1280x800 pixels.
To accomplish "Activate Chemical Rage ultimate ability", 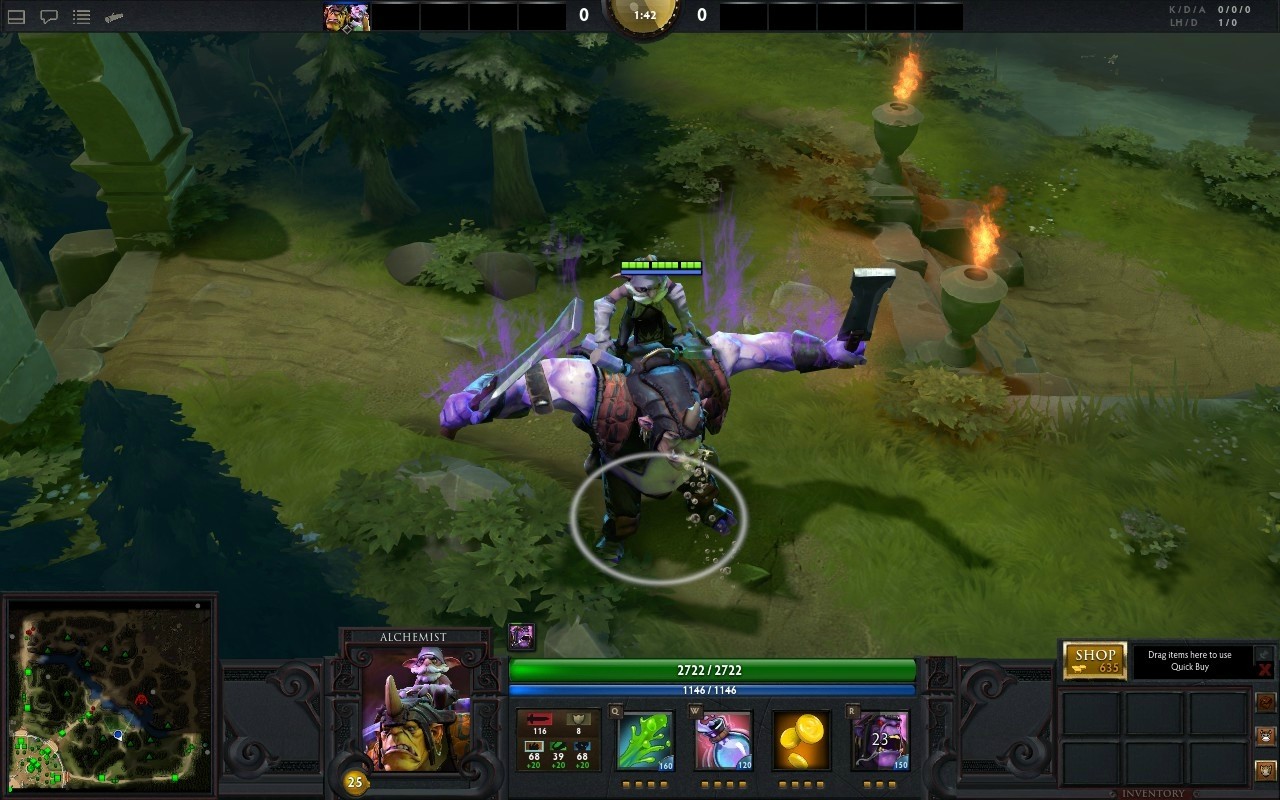I will click(x=880, y=741).
